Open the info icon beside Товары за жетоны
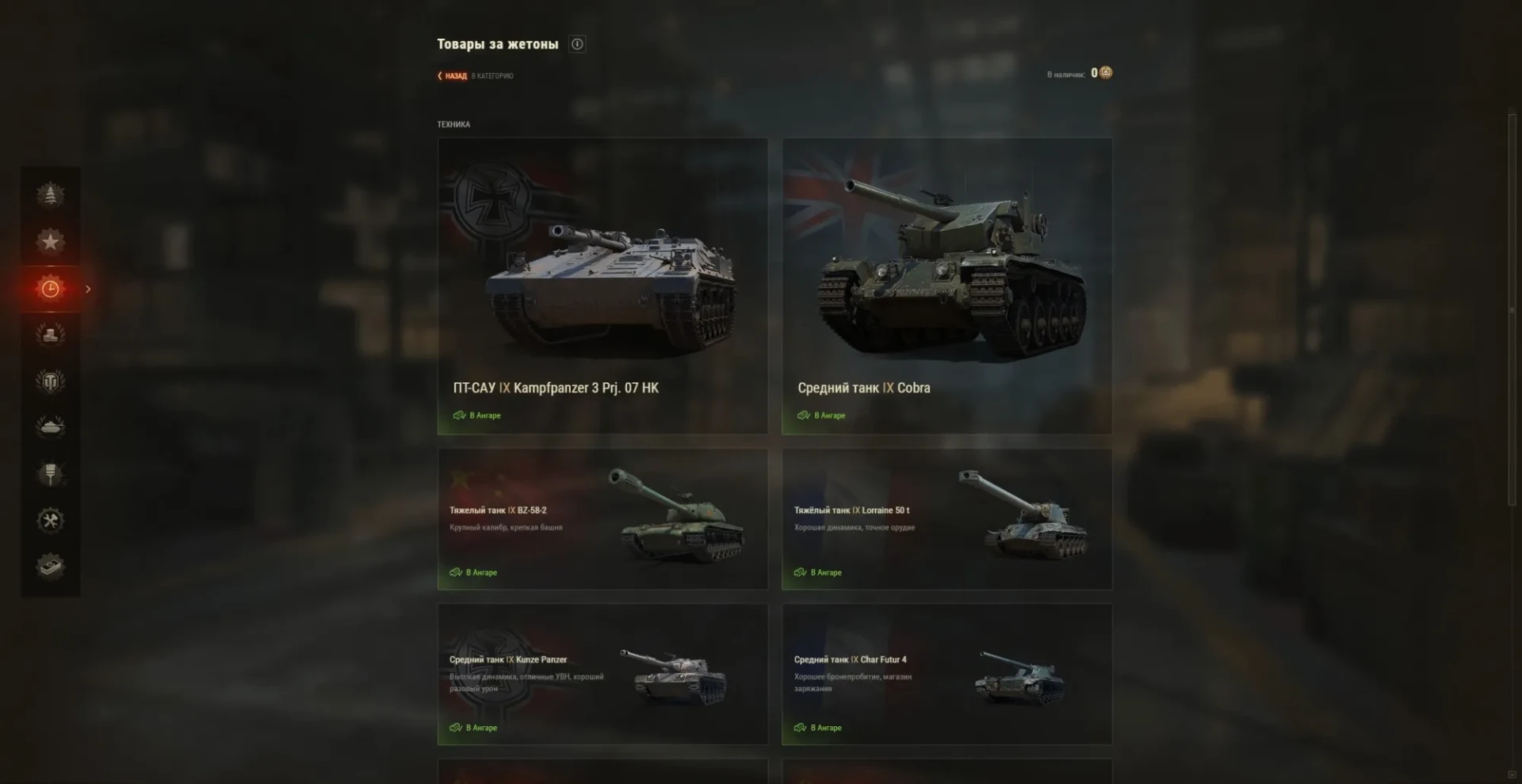Viewport: 1522px width, 784px height. tap(577, 44)
